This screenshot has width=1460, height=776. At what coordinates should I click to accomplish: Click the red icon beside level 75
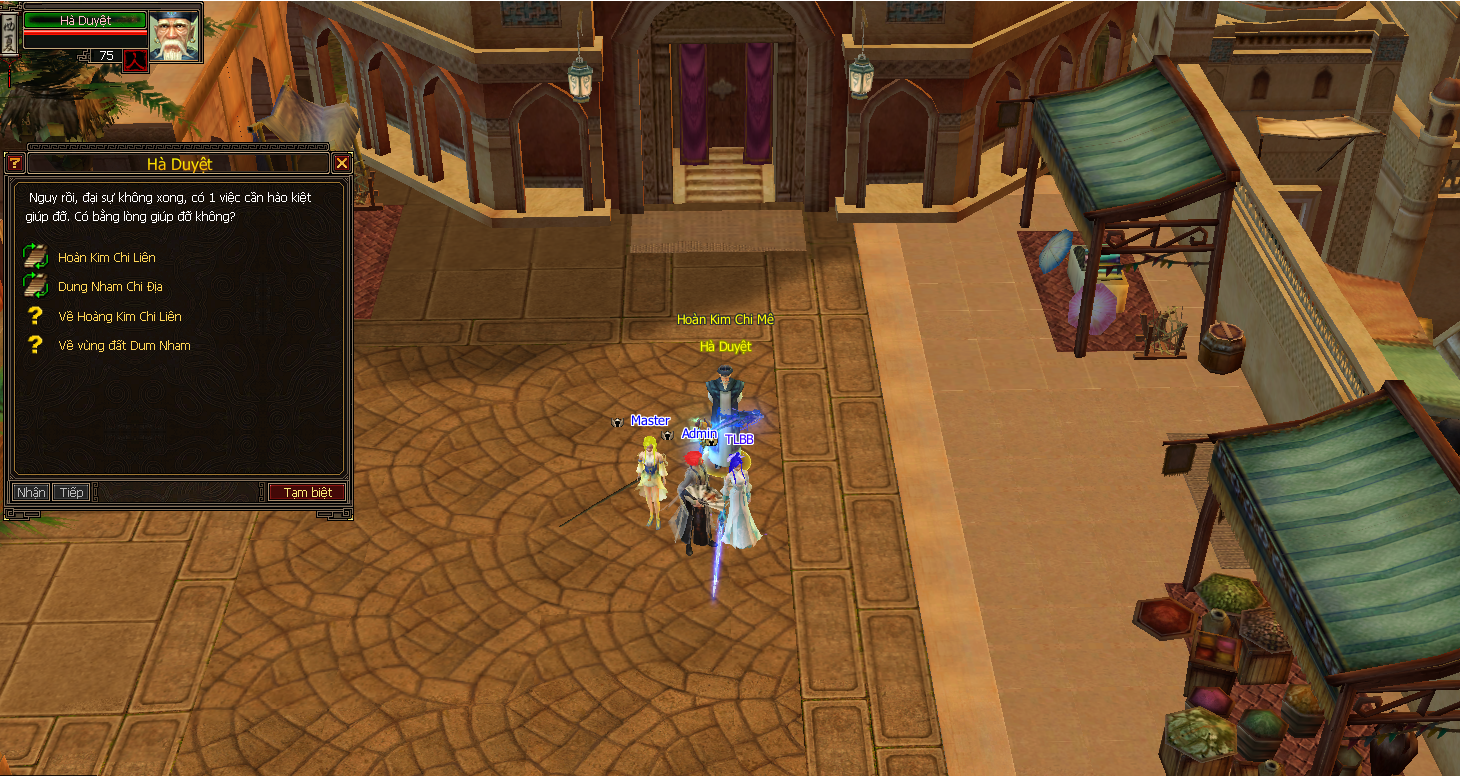pyautogui.click(x=135, y=58)
